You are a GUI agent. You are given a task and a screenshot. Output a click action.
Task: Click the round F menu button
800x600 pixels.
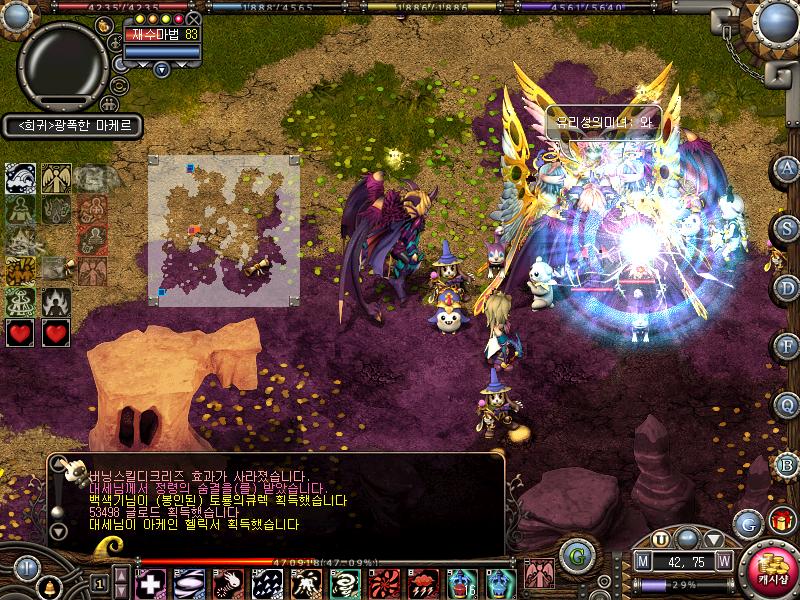[787, 346]
